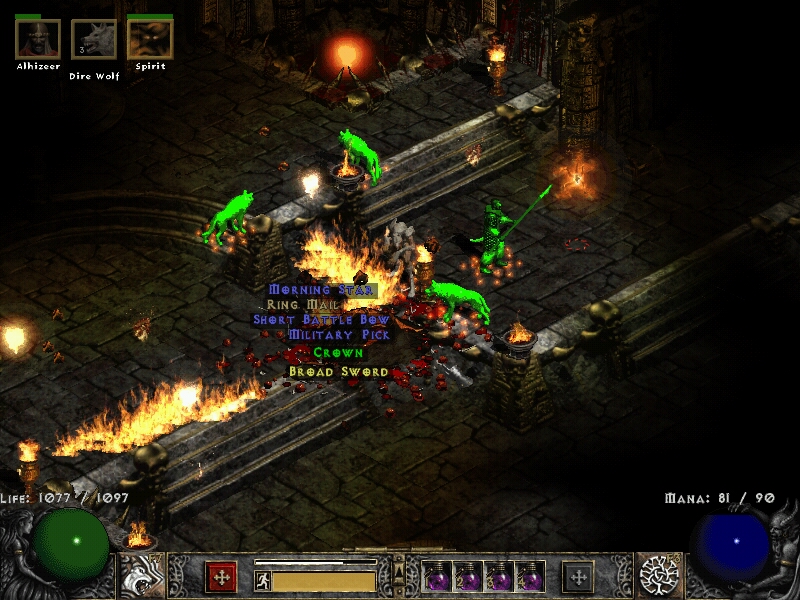The height and width of the screenshot is (600, 800).
Task: Open the red new stats button
Action: click(x=221, y=577)
